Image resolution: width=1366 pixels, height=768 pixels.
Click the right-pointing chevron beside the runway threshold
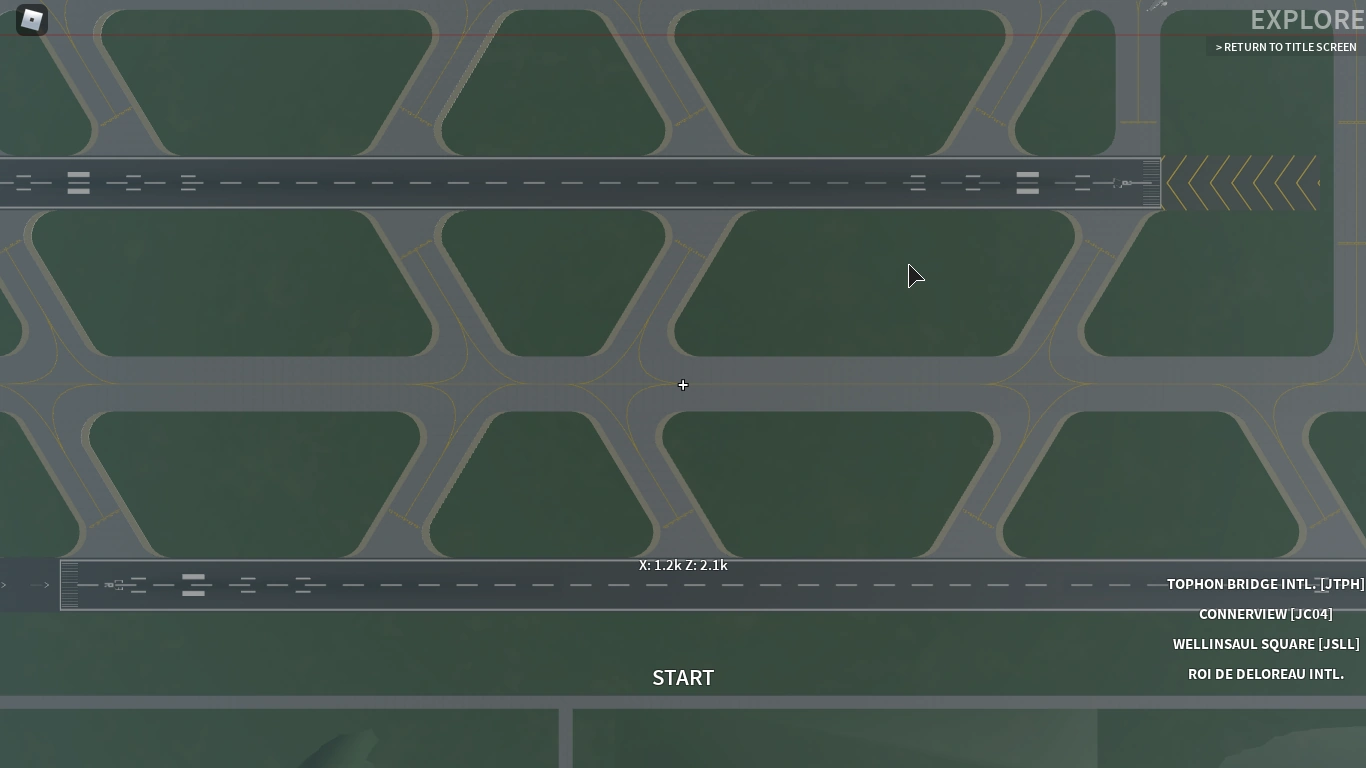pyautogui.click(x=46, y=585)
